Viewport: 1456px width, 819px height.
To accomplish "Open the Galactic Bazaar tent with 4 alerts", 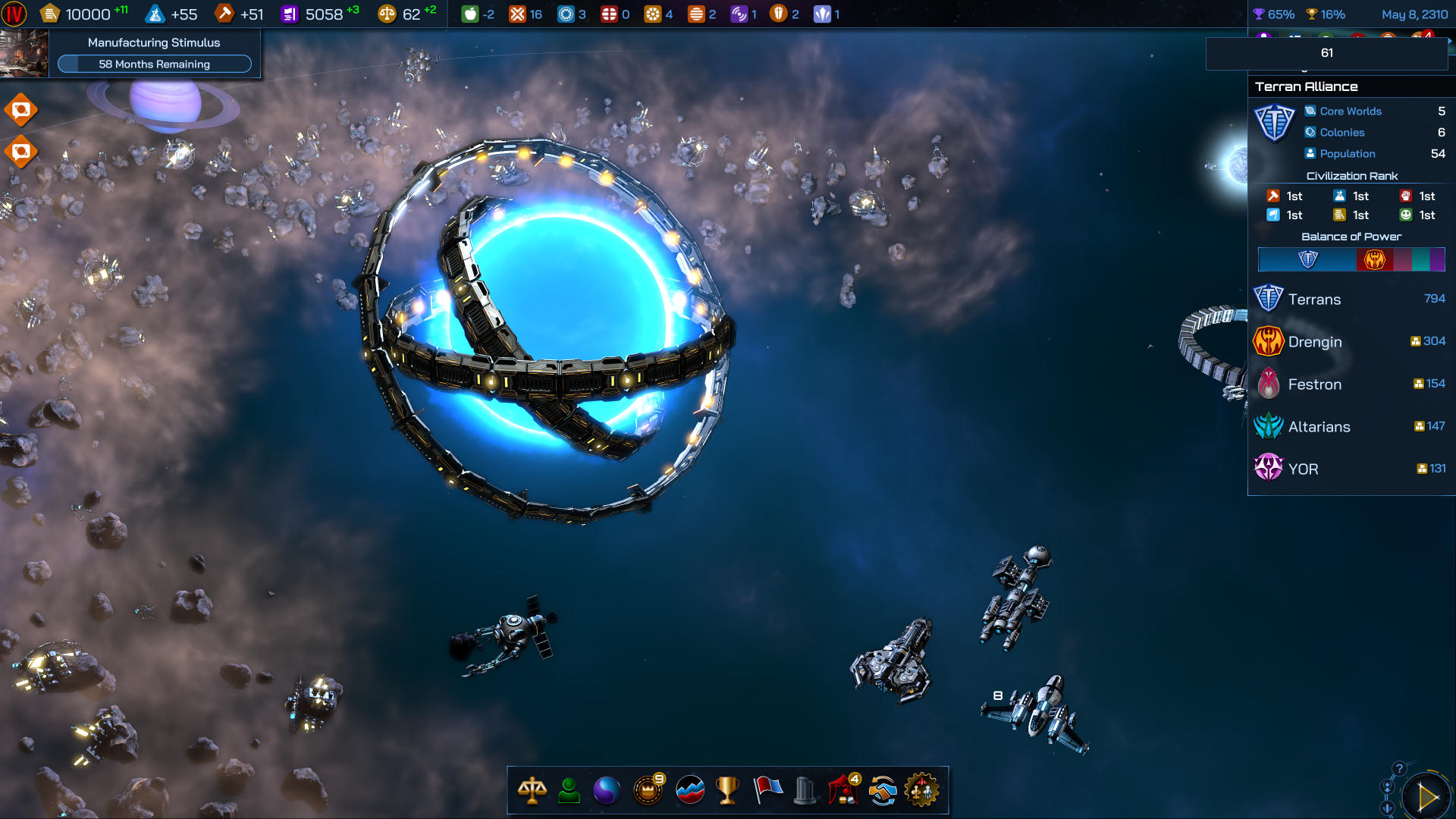I will [x=844, y=789].
